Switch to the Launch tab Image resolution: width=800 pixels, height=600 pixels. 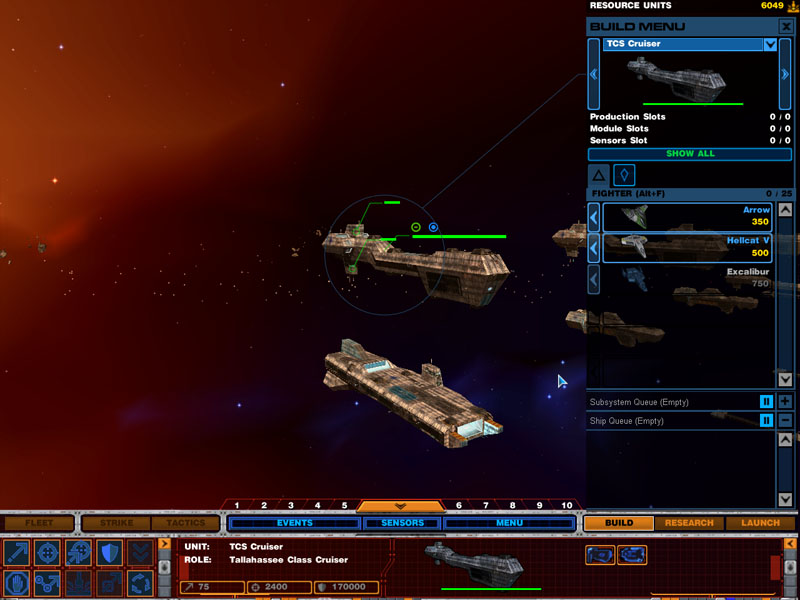click(x=760, y=523)
